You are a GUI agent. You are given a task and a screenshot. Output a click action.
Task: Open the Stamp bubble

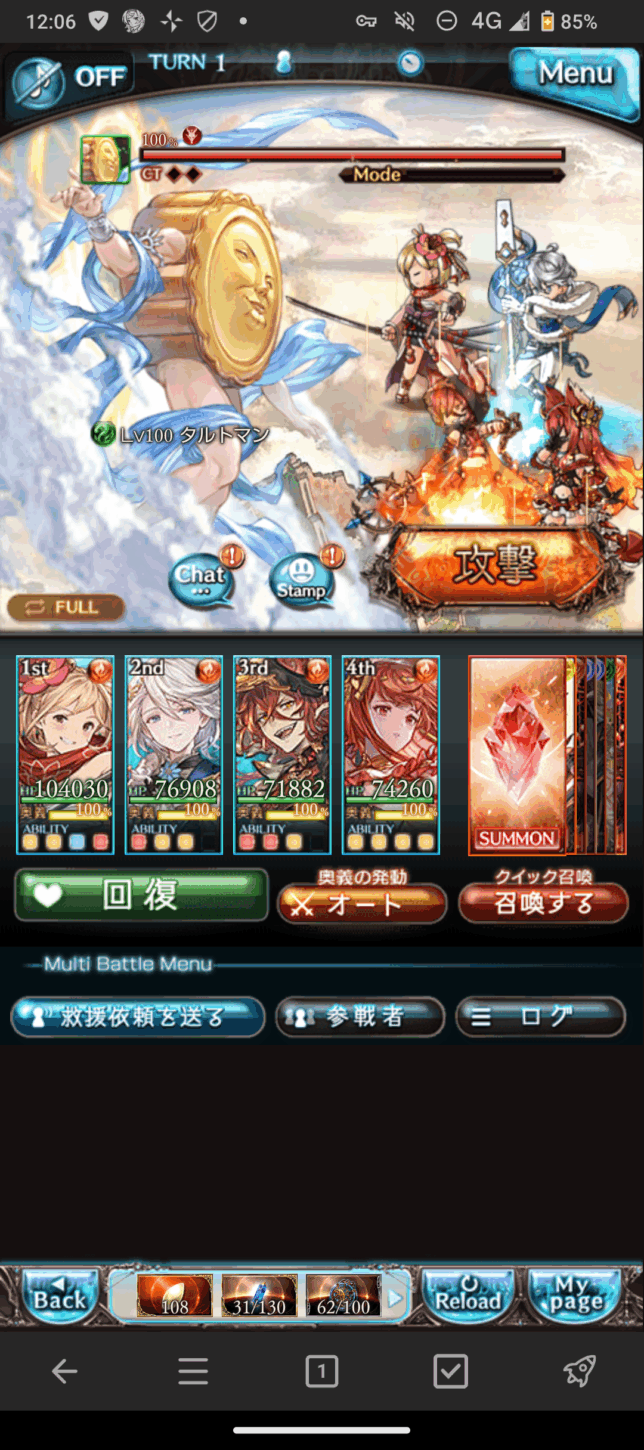pyautogui.click(x=301, y=581)
